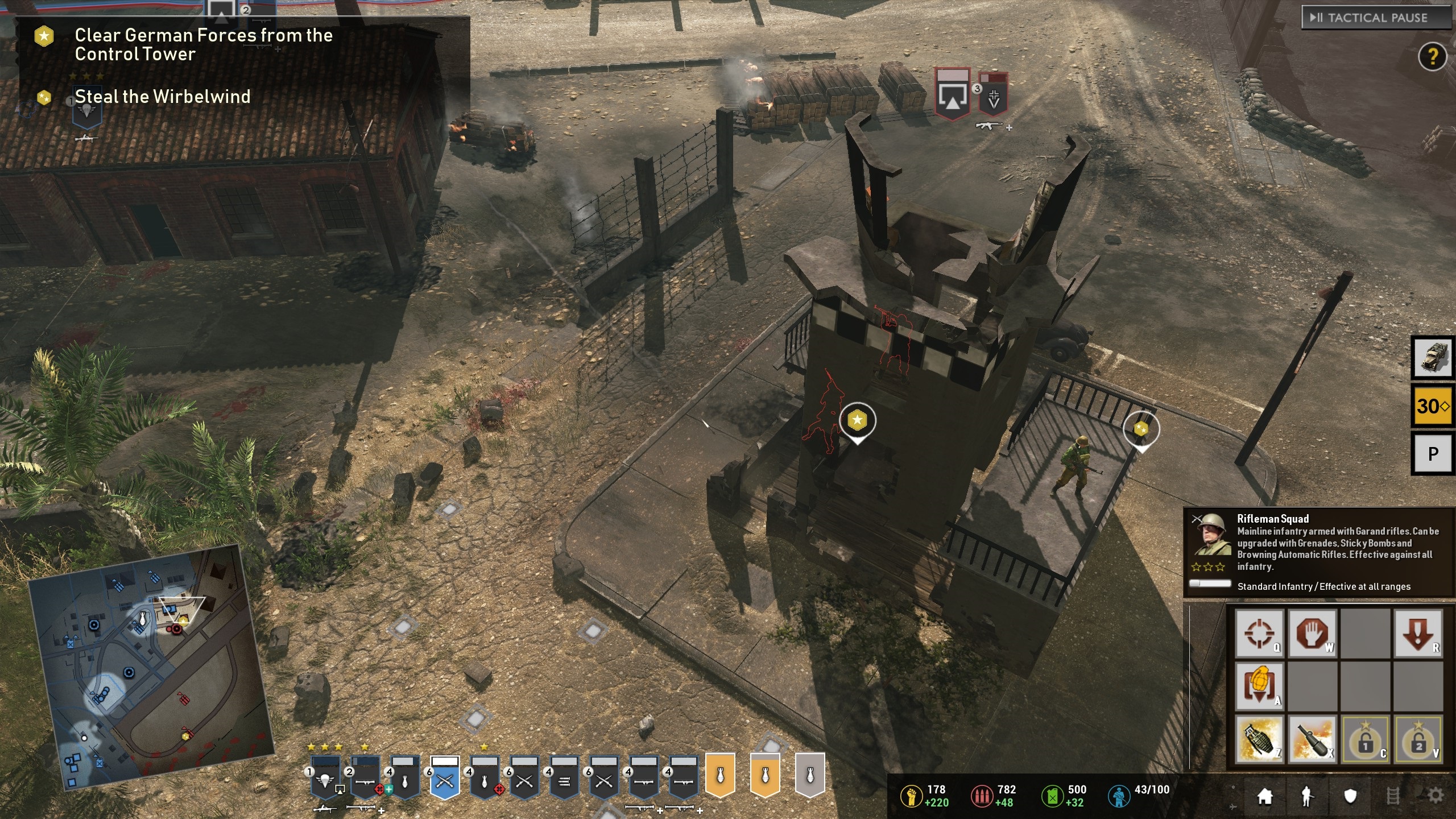Select the attack move crosshair command
The image size is (1456, 819).
1259,633
